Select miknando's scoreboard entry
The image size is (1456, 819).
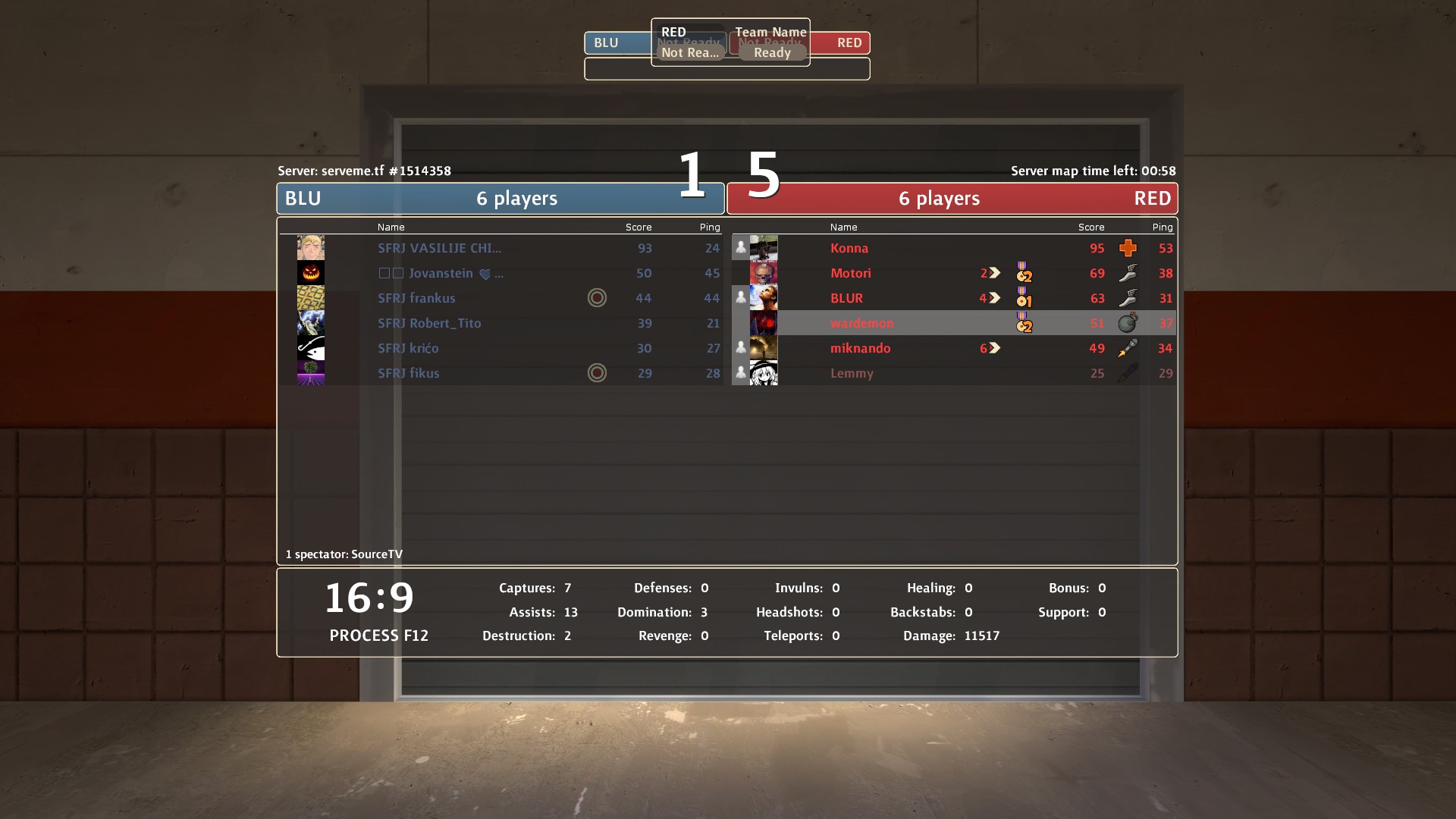[860, 348]
